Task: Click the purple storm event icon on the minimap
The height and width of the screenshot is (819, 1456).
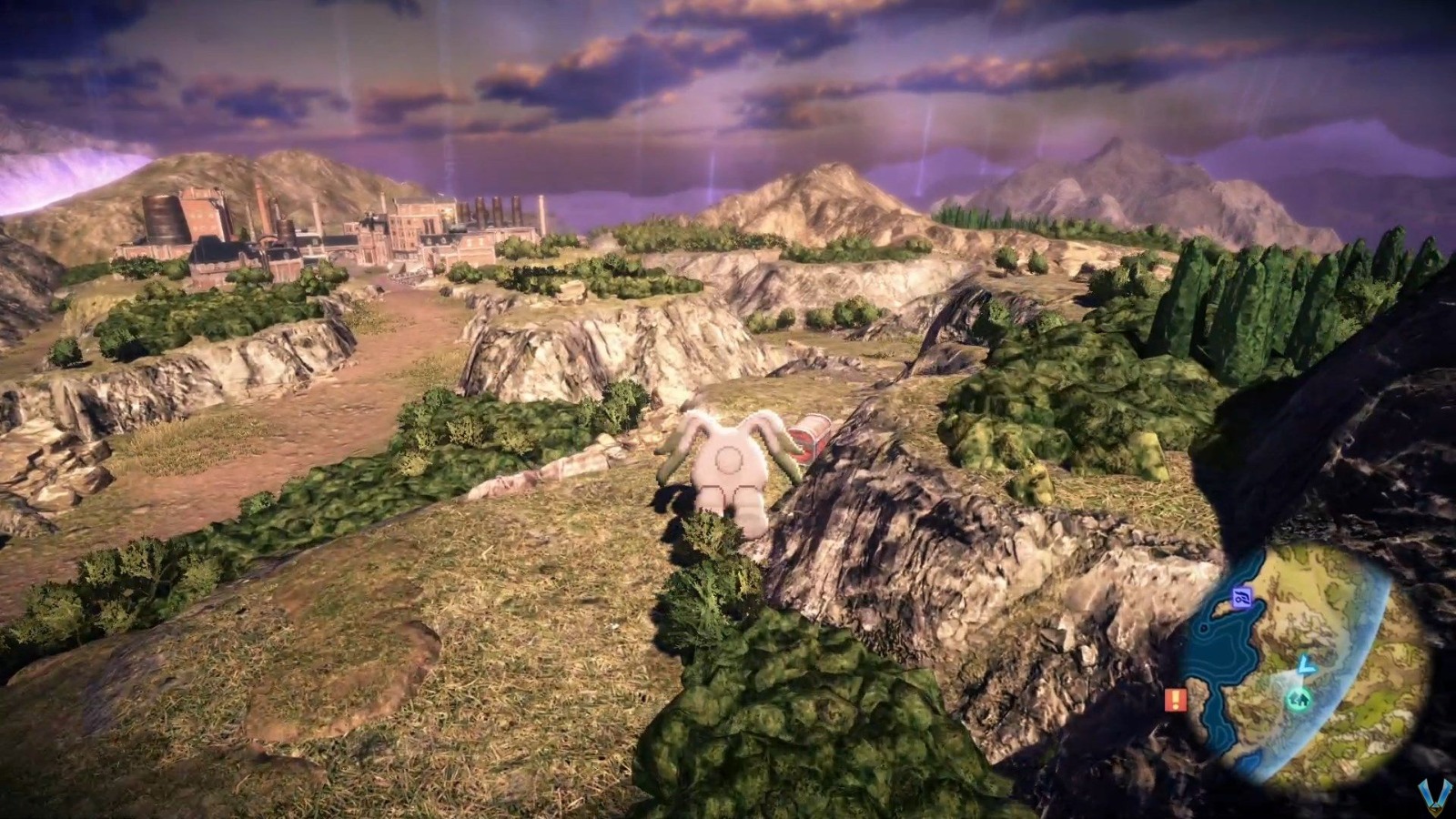Action: pyautogui.click(x=1242, y=597)
